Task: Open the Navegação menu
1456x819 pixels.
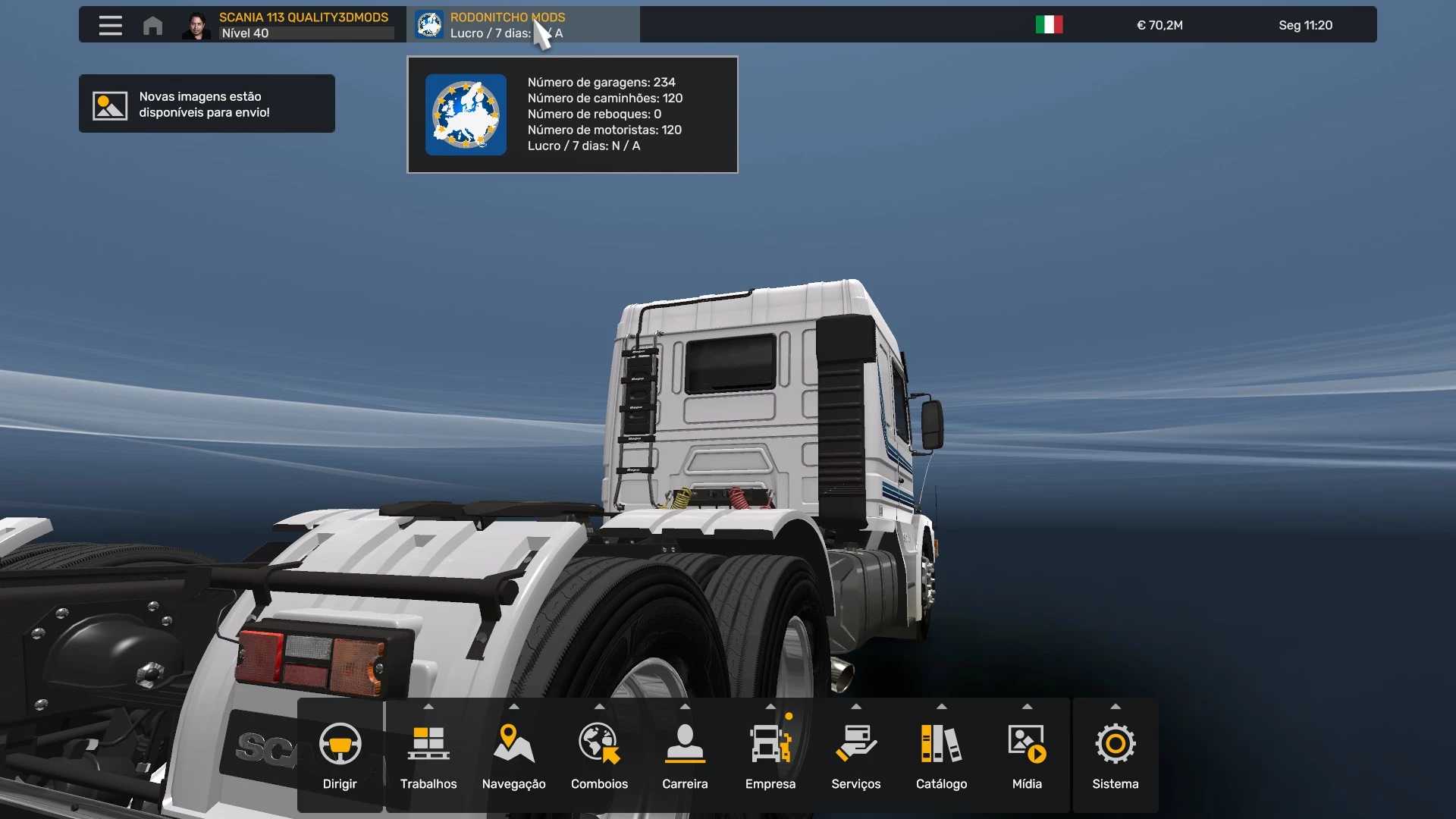Action: click(x=513, y=755)
